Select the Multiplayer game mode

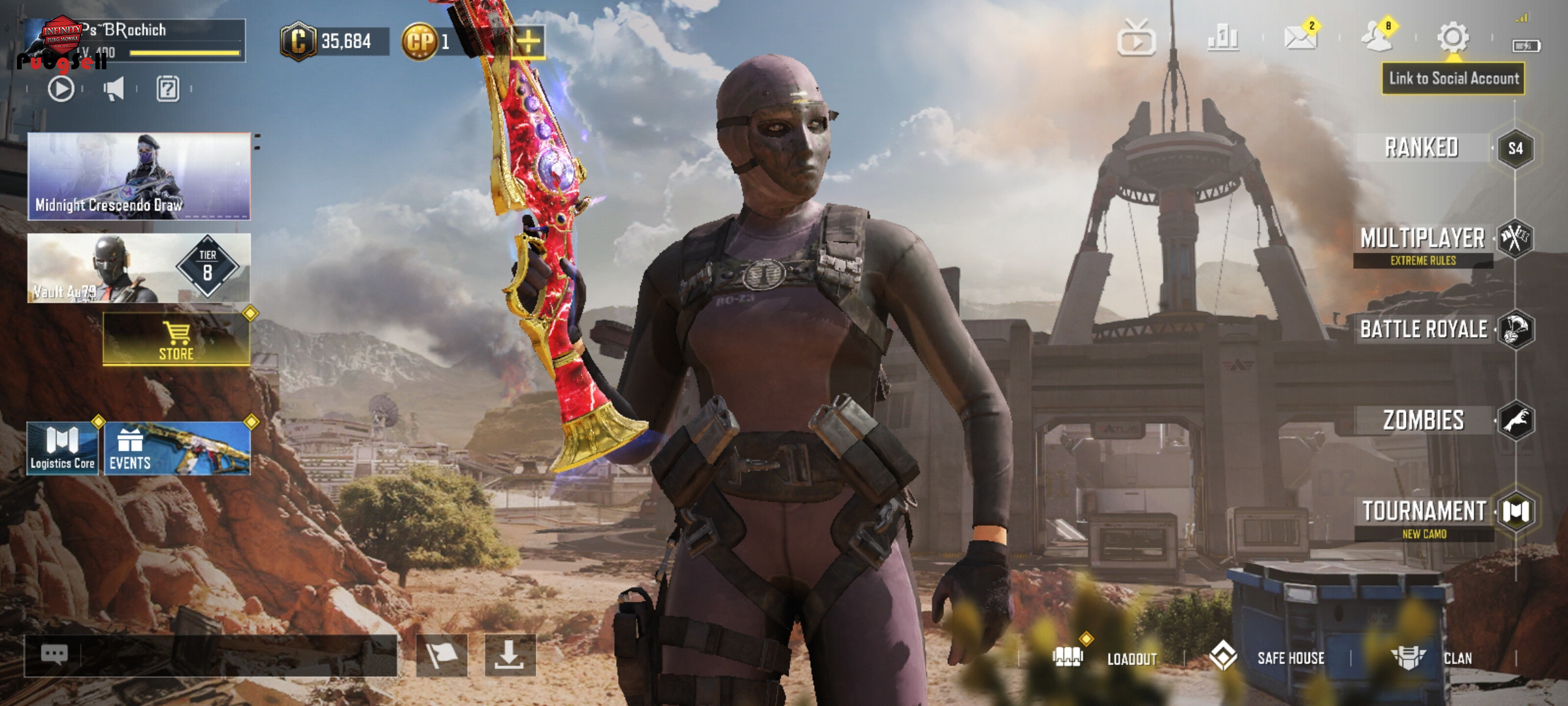tap(1423, 239)
